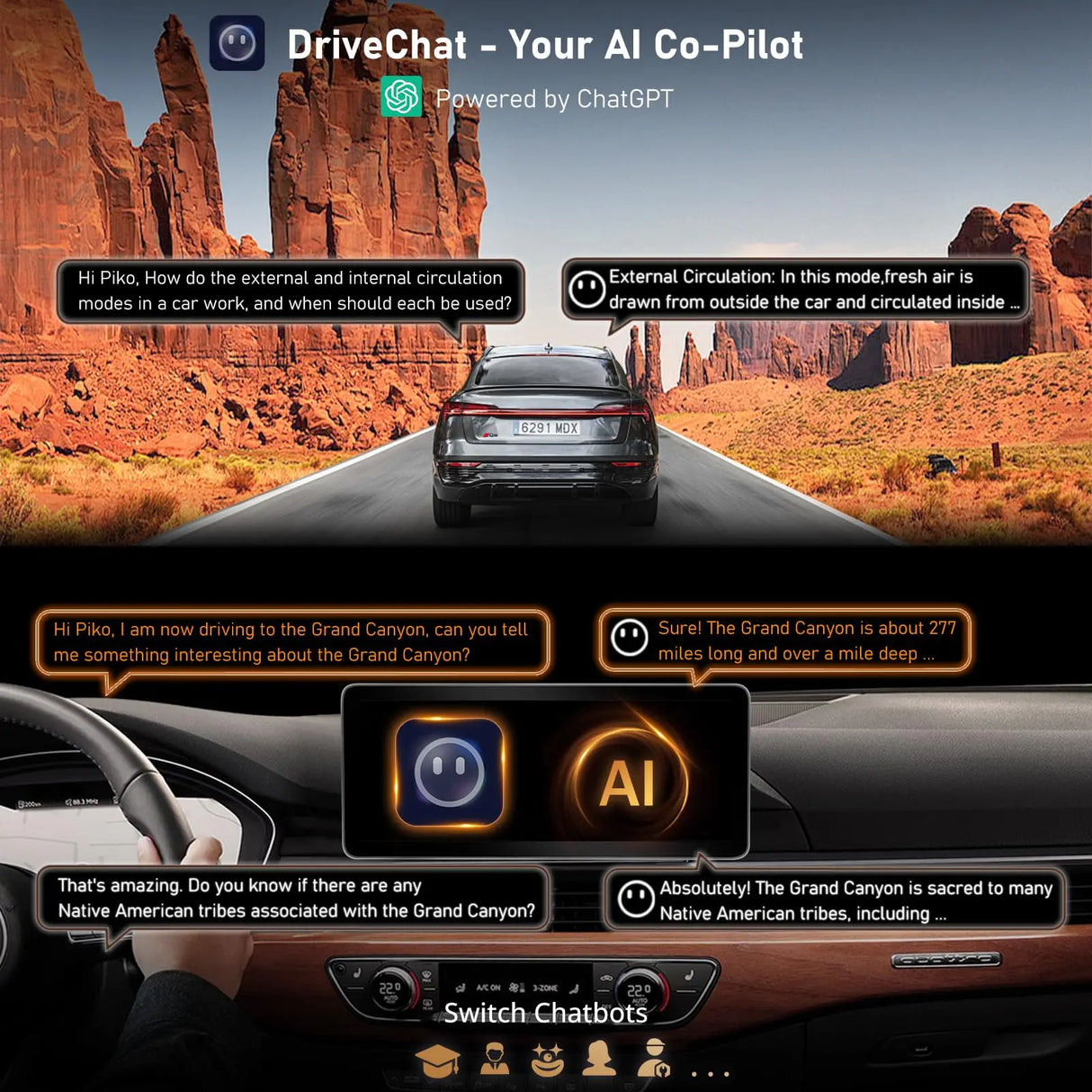Choose the businessman in suit chatbot
This screenshot has width=1092, height=1092.
point(494,1059)
